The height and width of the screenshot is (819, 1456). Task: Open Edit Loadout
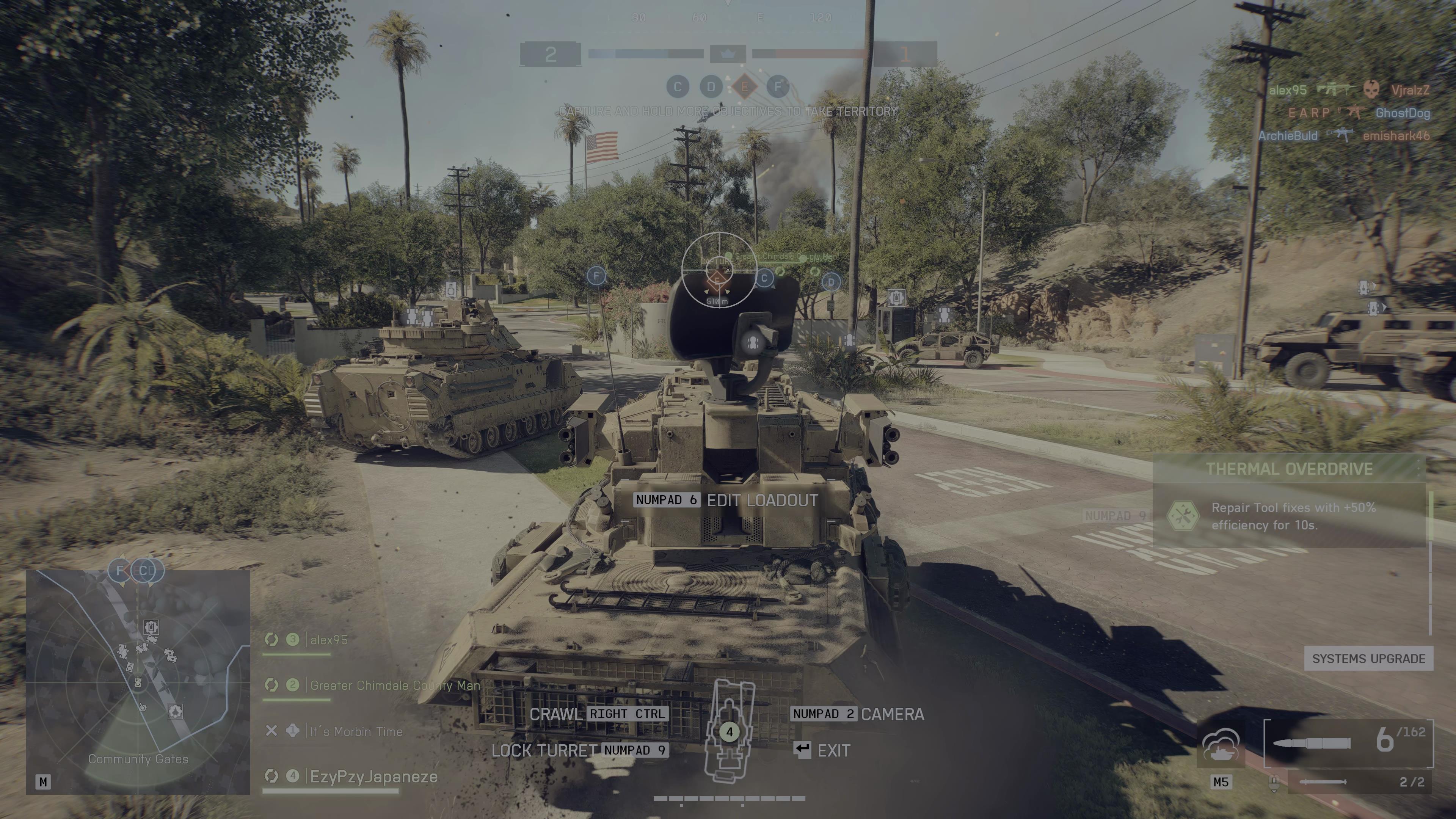tap(762, 500)
